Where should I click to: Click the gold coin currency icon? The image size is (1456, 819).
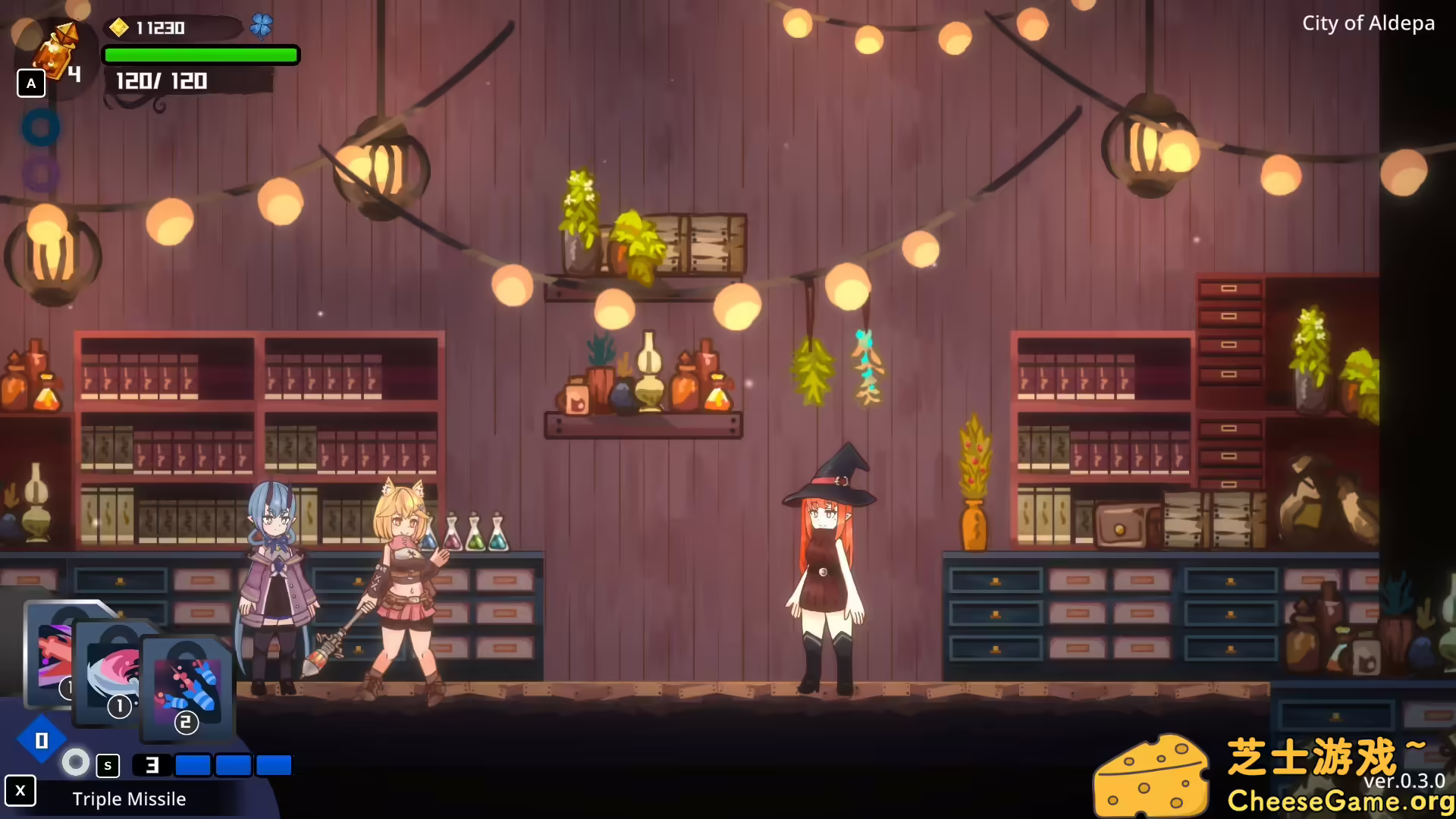pos(118,27)
